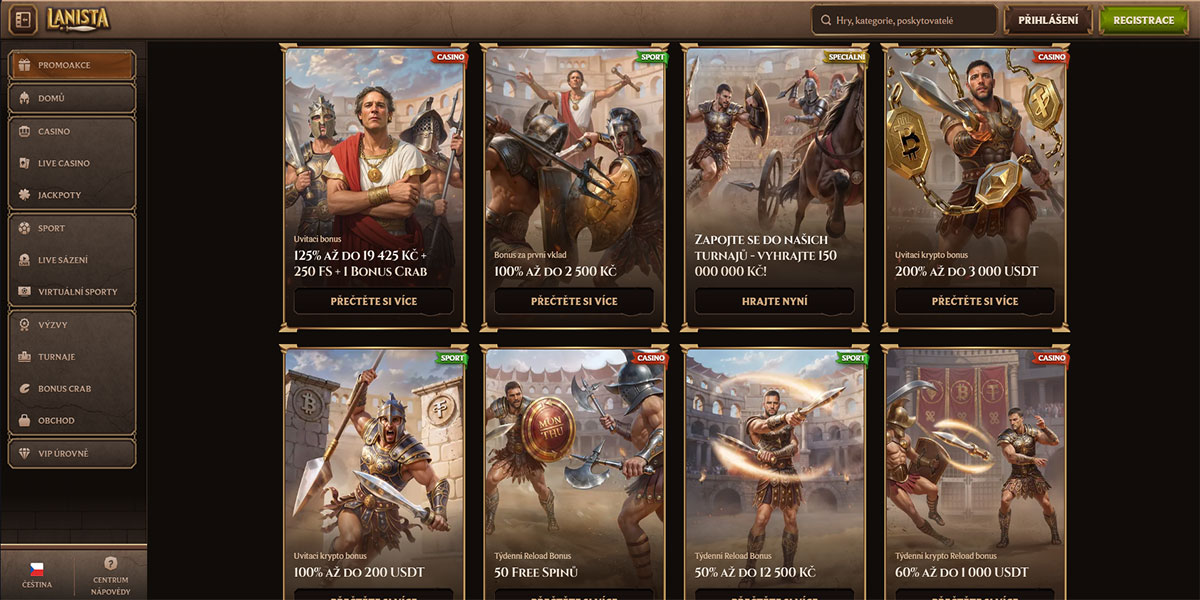Viewport: 1200px width, 600px height.
Task: Focus the game search field
Action: tap(904, 20)
